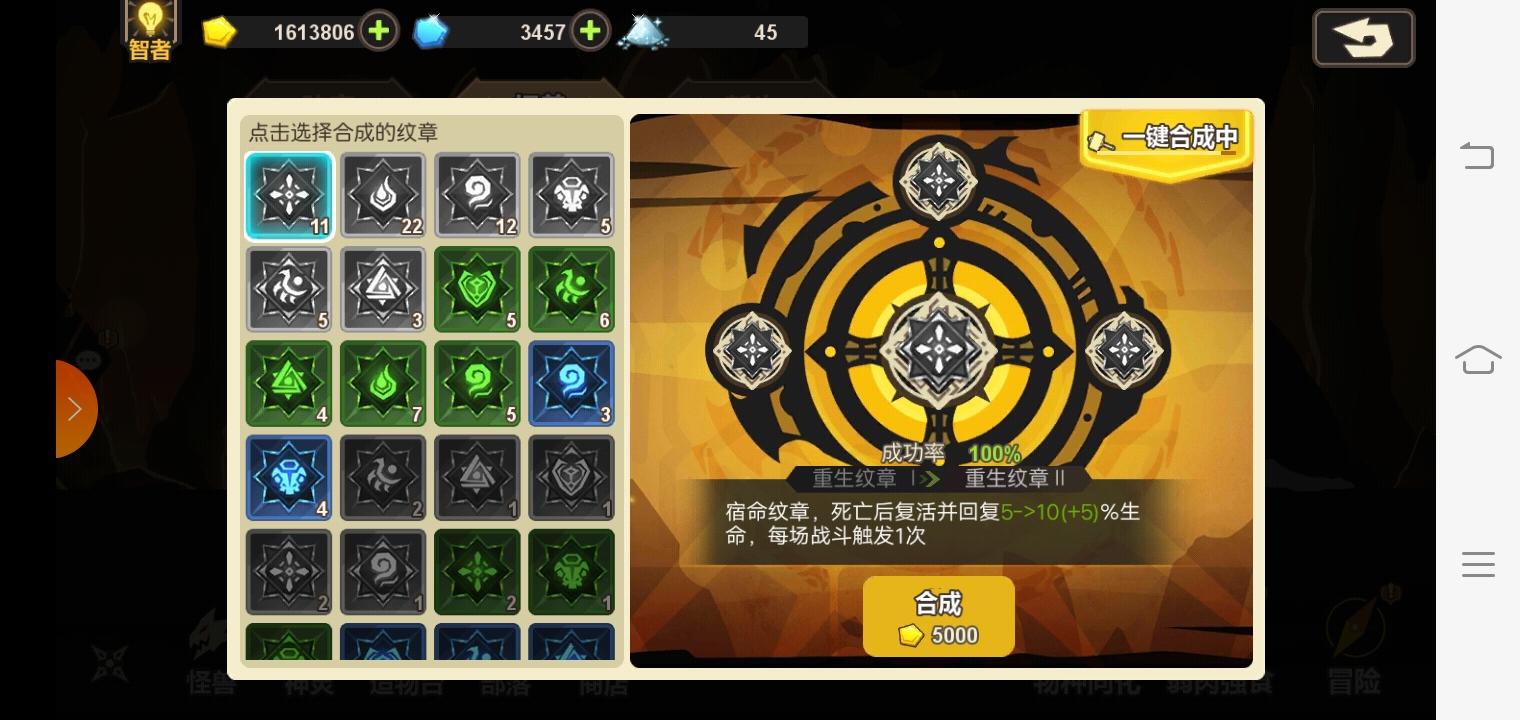Select the blue water emblem with count 3

point(571,383)
